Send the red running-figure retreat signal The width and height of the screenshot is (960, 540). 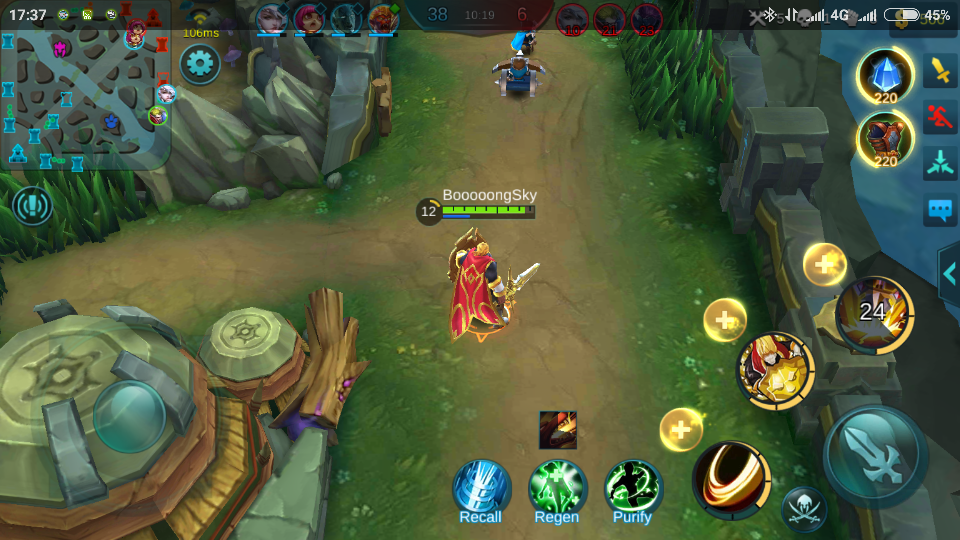(x=940, y=117)
